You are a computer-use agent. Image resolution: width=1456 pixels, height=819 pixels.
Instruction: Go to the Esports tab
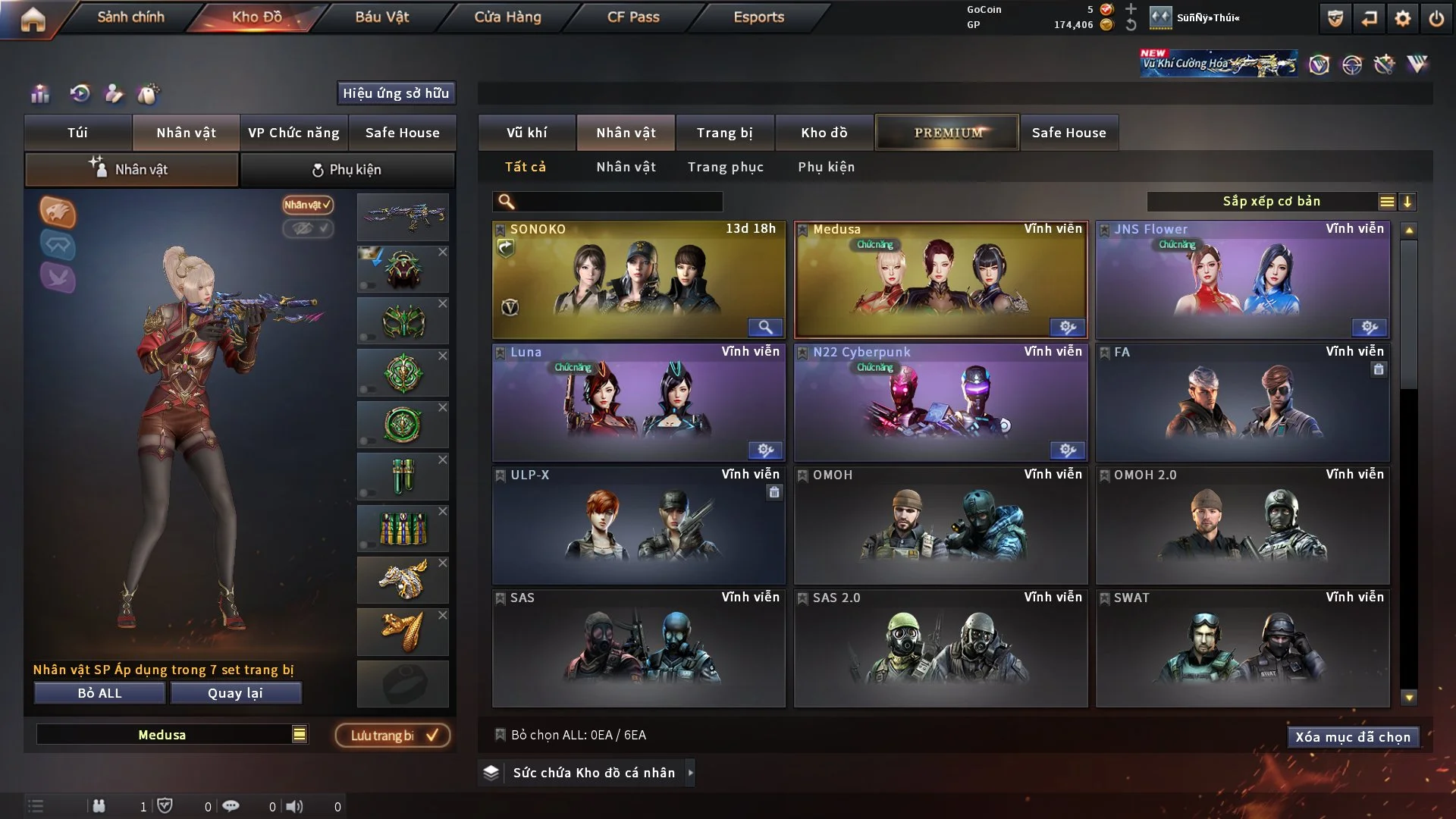[758, 17]
